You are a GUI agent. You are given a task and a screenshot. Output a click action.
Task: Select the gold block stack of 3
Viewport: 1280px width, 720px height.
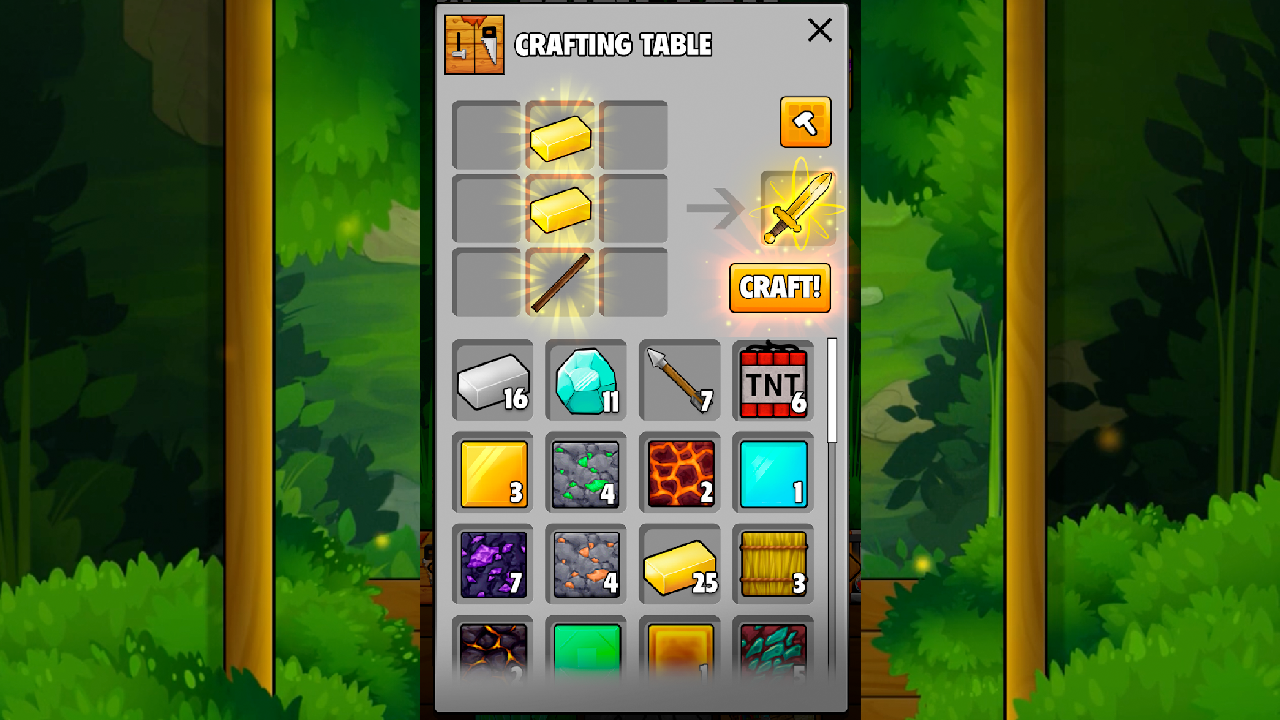coord(492,474)
